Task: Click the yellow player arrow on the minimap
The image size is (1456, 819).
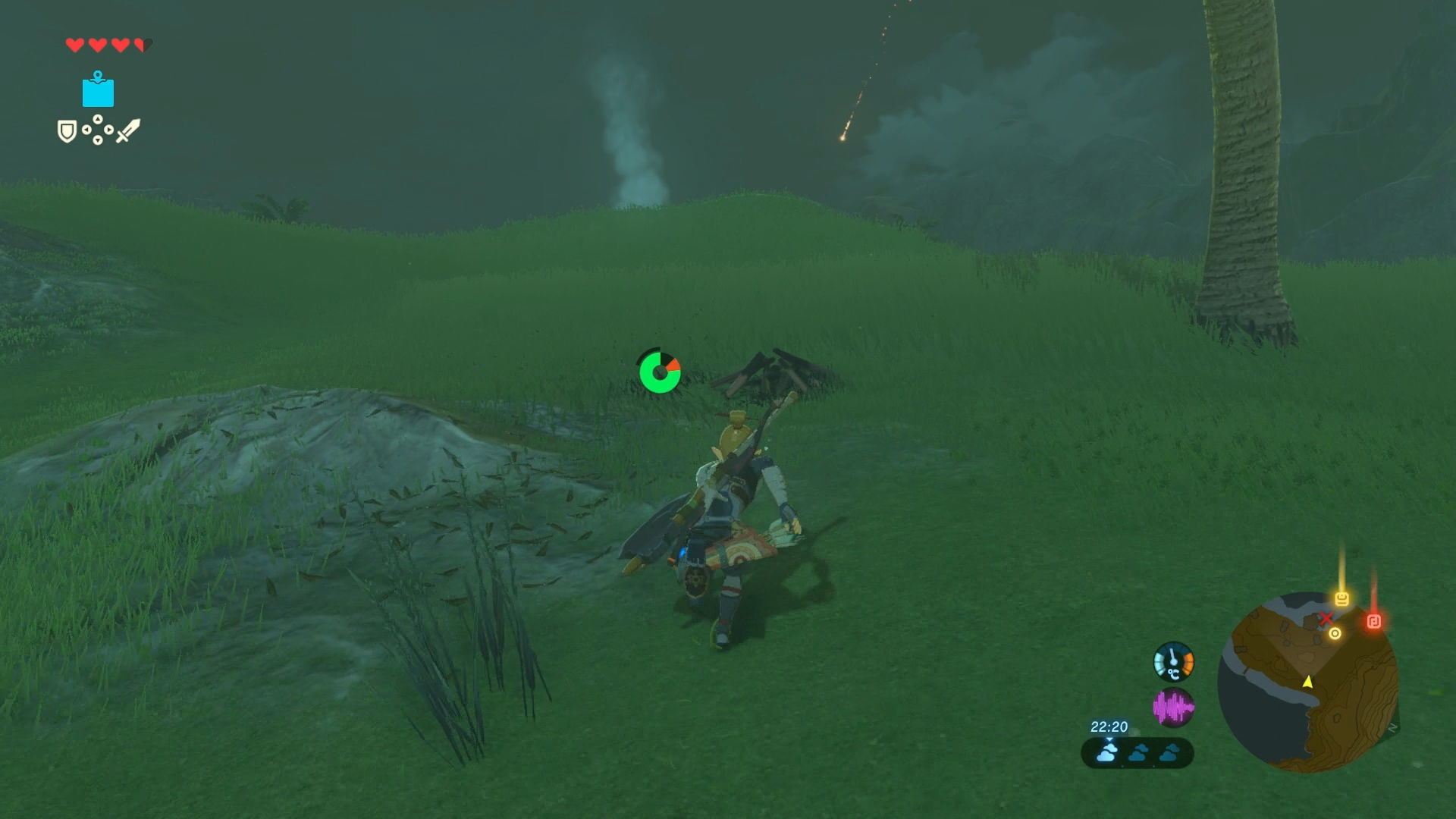Action: (x=1307, y=682)
